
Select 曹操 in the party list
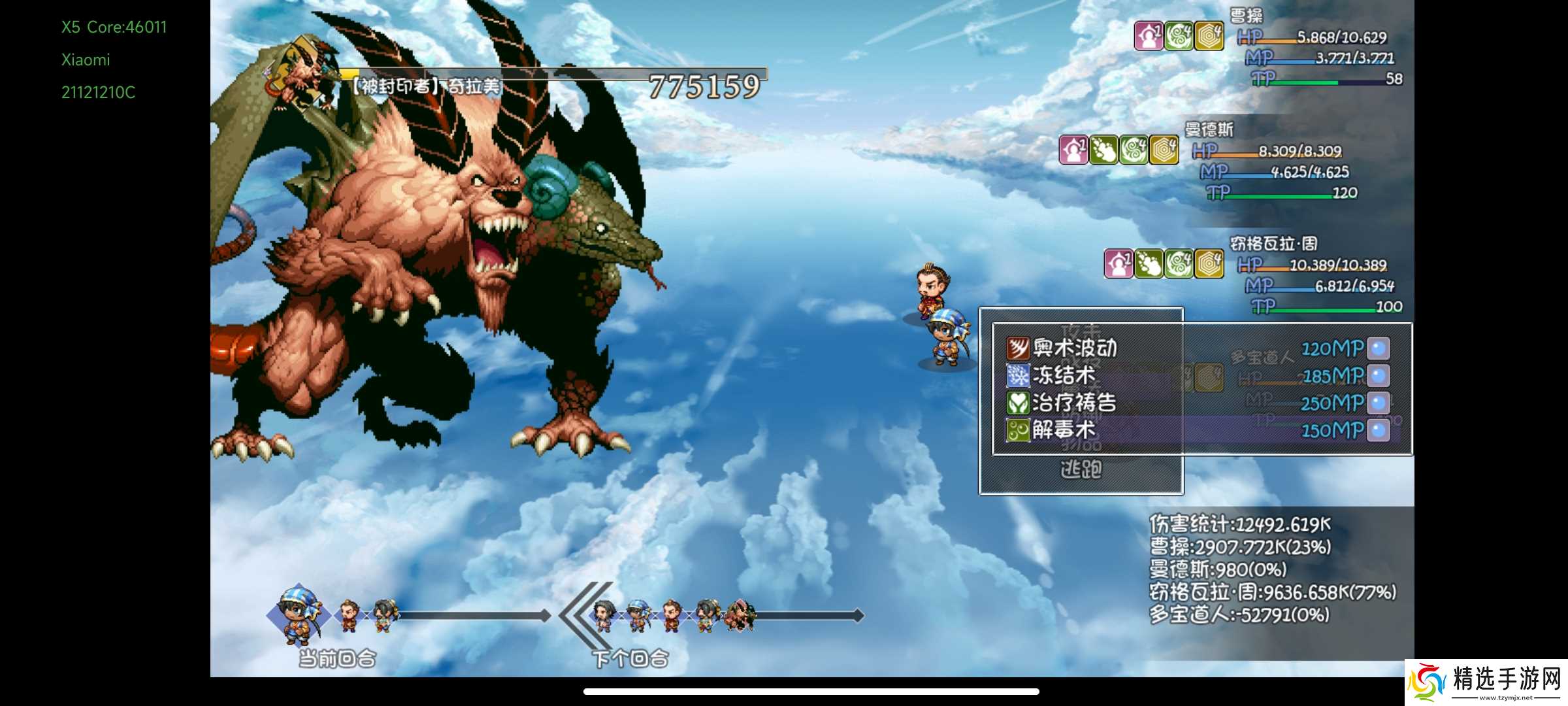point(1247,16)
